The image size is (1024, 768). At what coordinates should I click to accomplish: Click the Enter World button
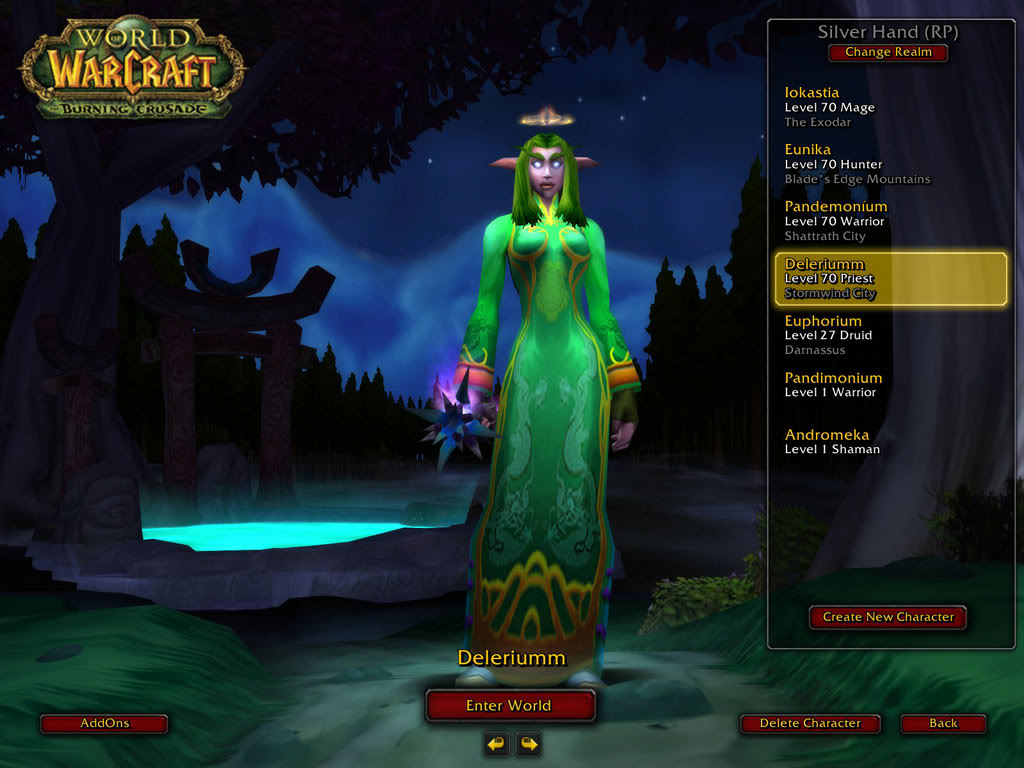point(509,705)
